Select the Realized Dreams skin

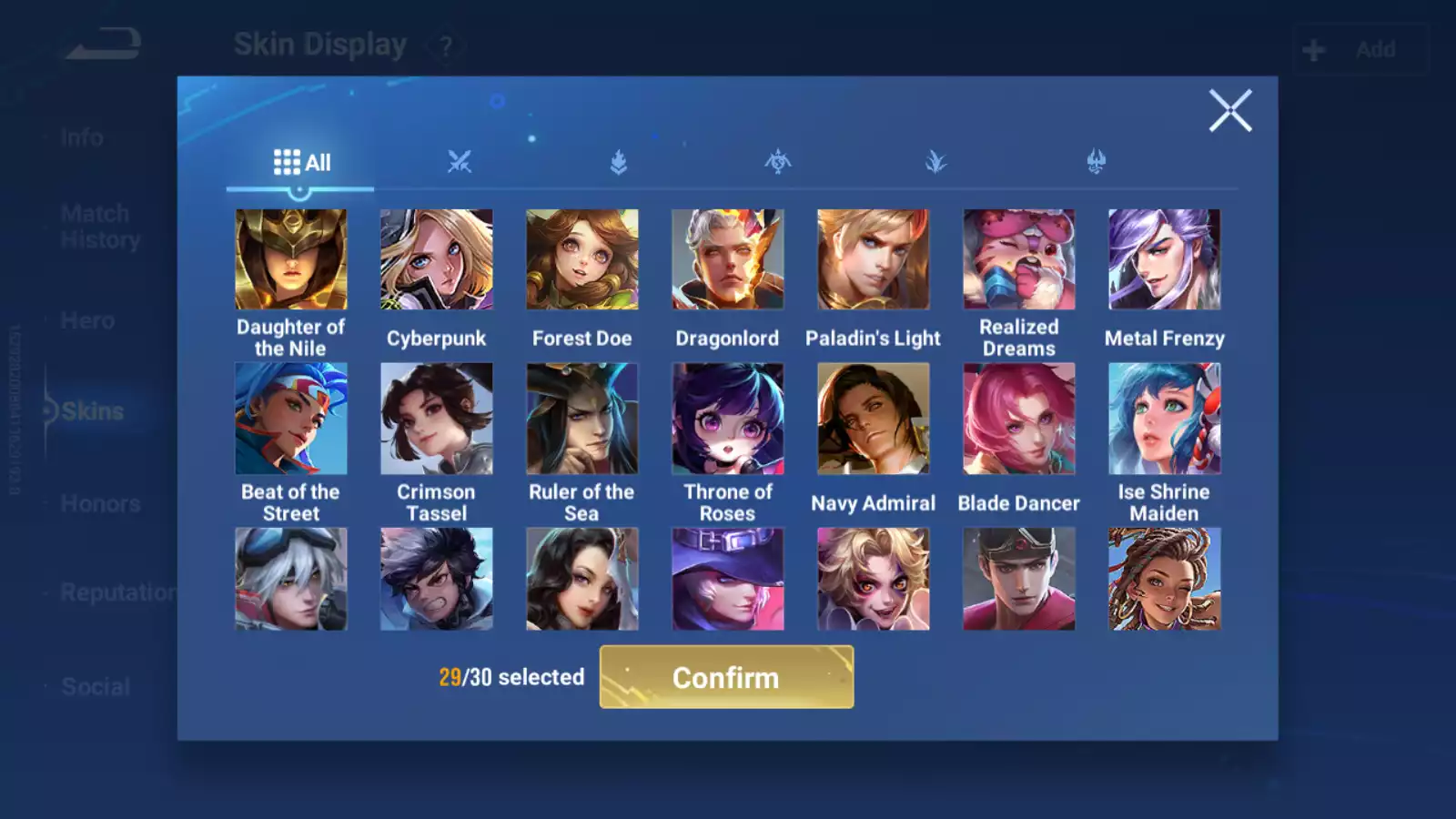point(1019,259)
